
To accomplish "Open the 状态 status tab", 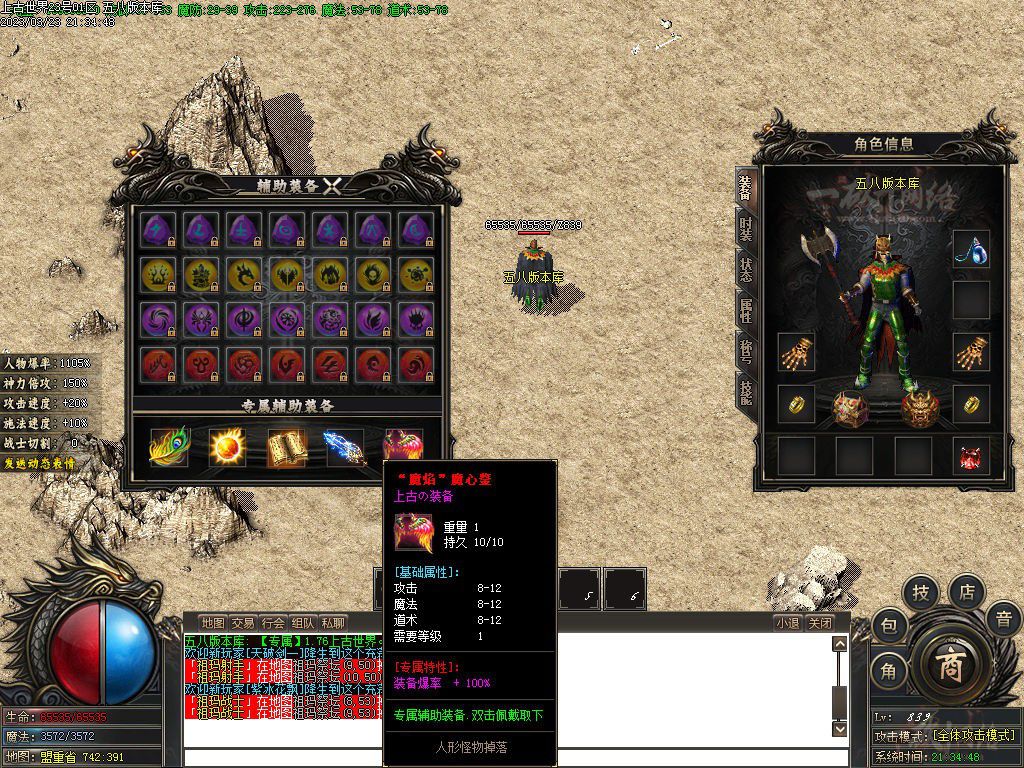I will [x=745, y=270].
